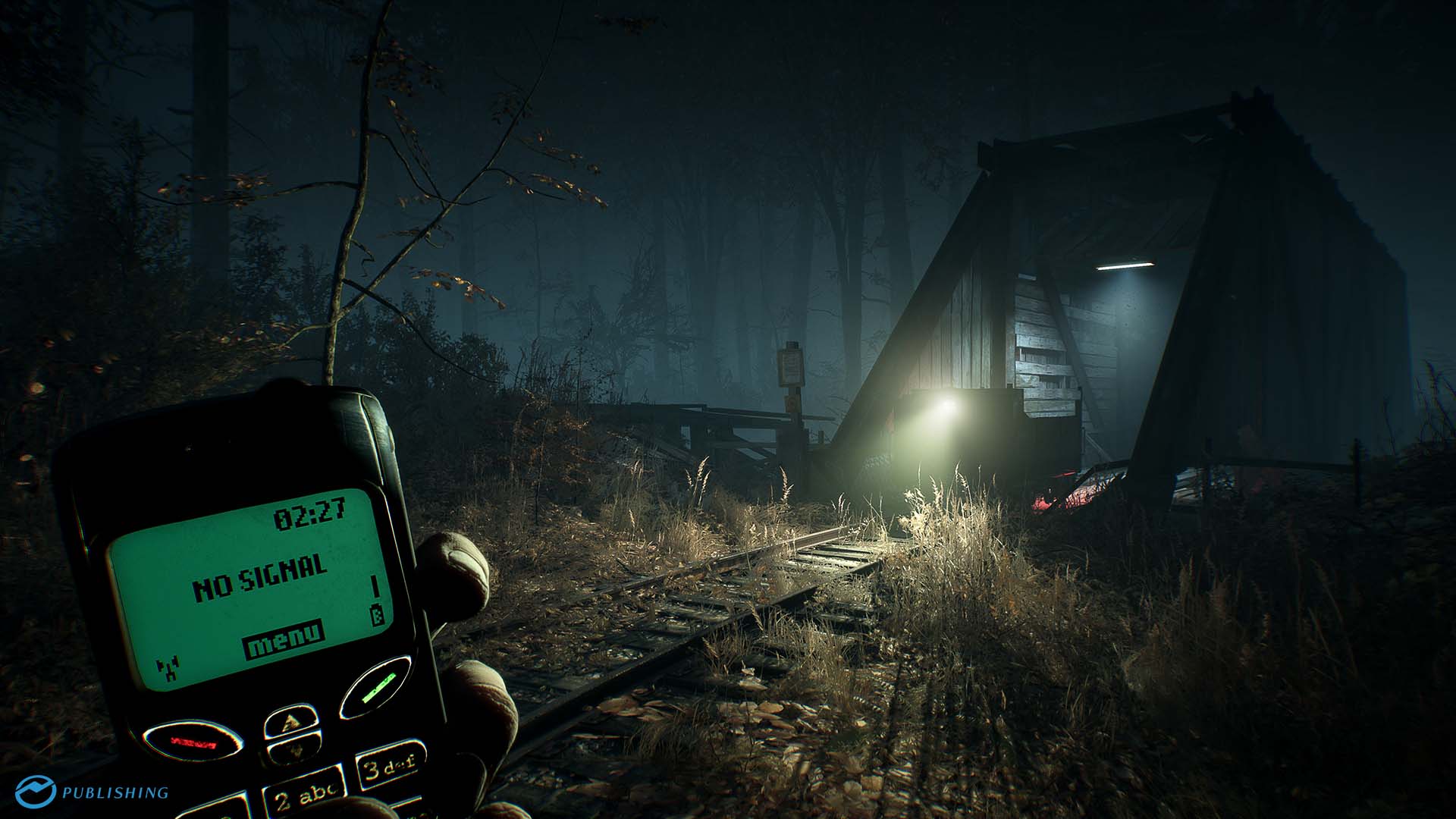Open the phone's menu option
This screenshot has height=819, width=1456.
[x=284, y=640]
